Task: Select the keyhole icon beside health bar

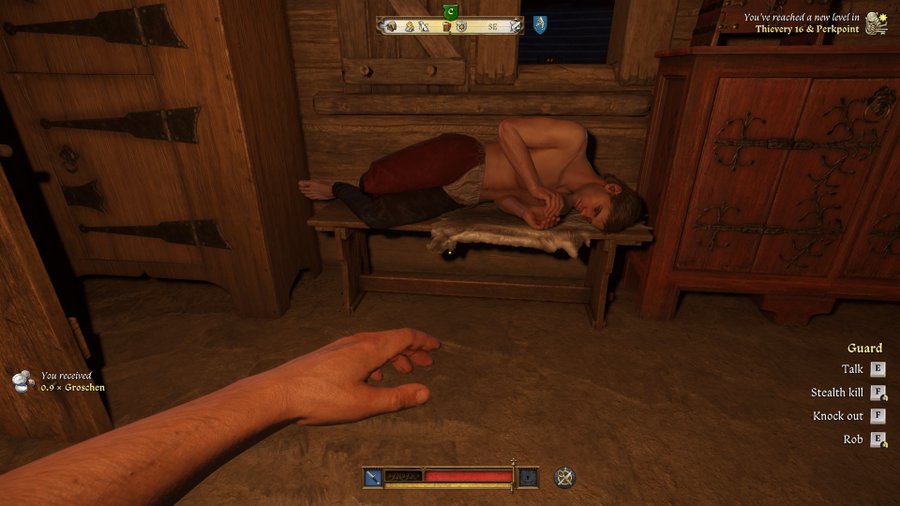Action: (528, 477)
